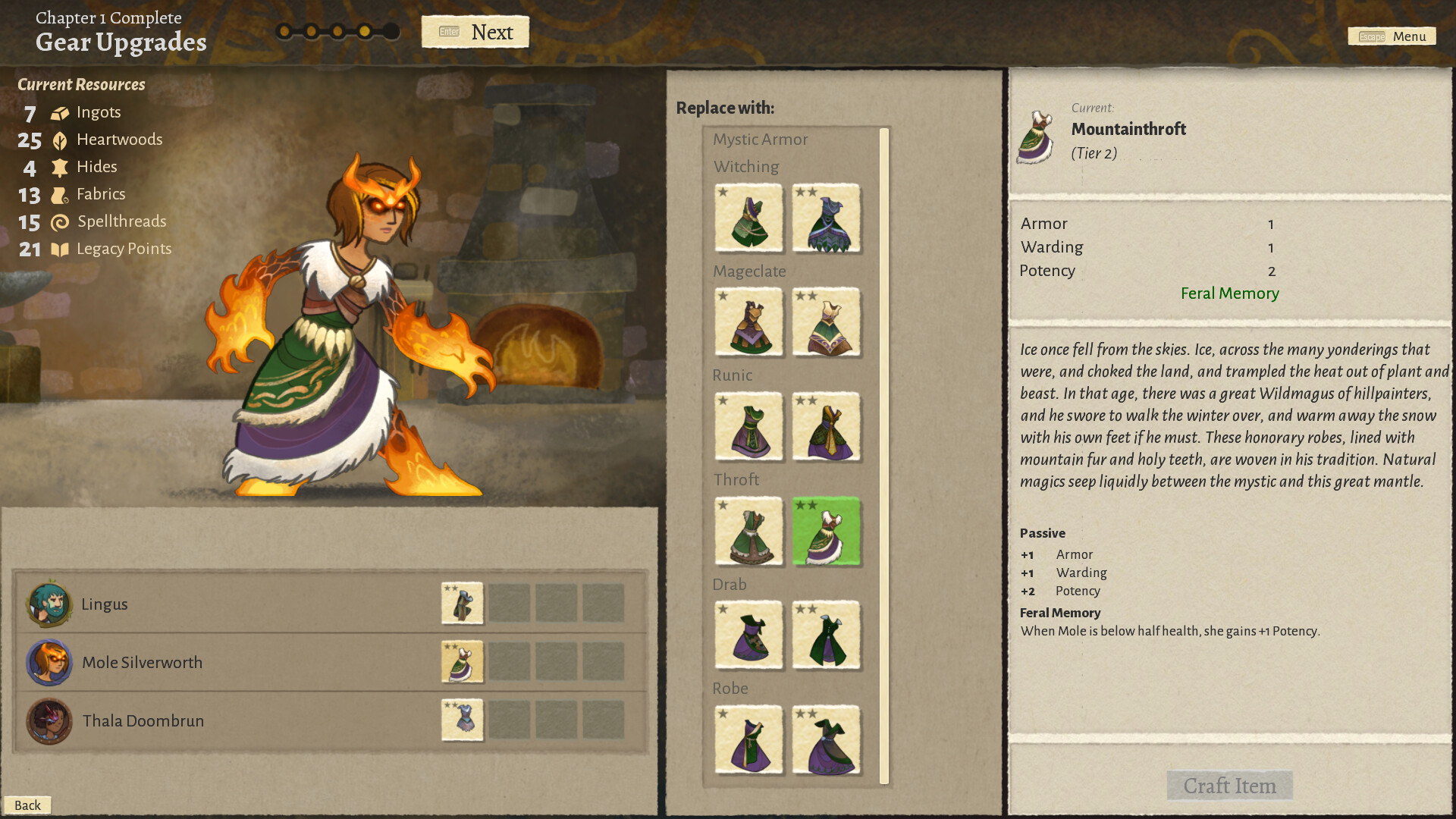Screen dimensions: 1456x819
Task: Select the Hides resource icon
Action: click(x=59, y=167)
